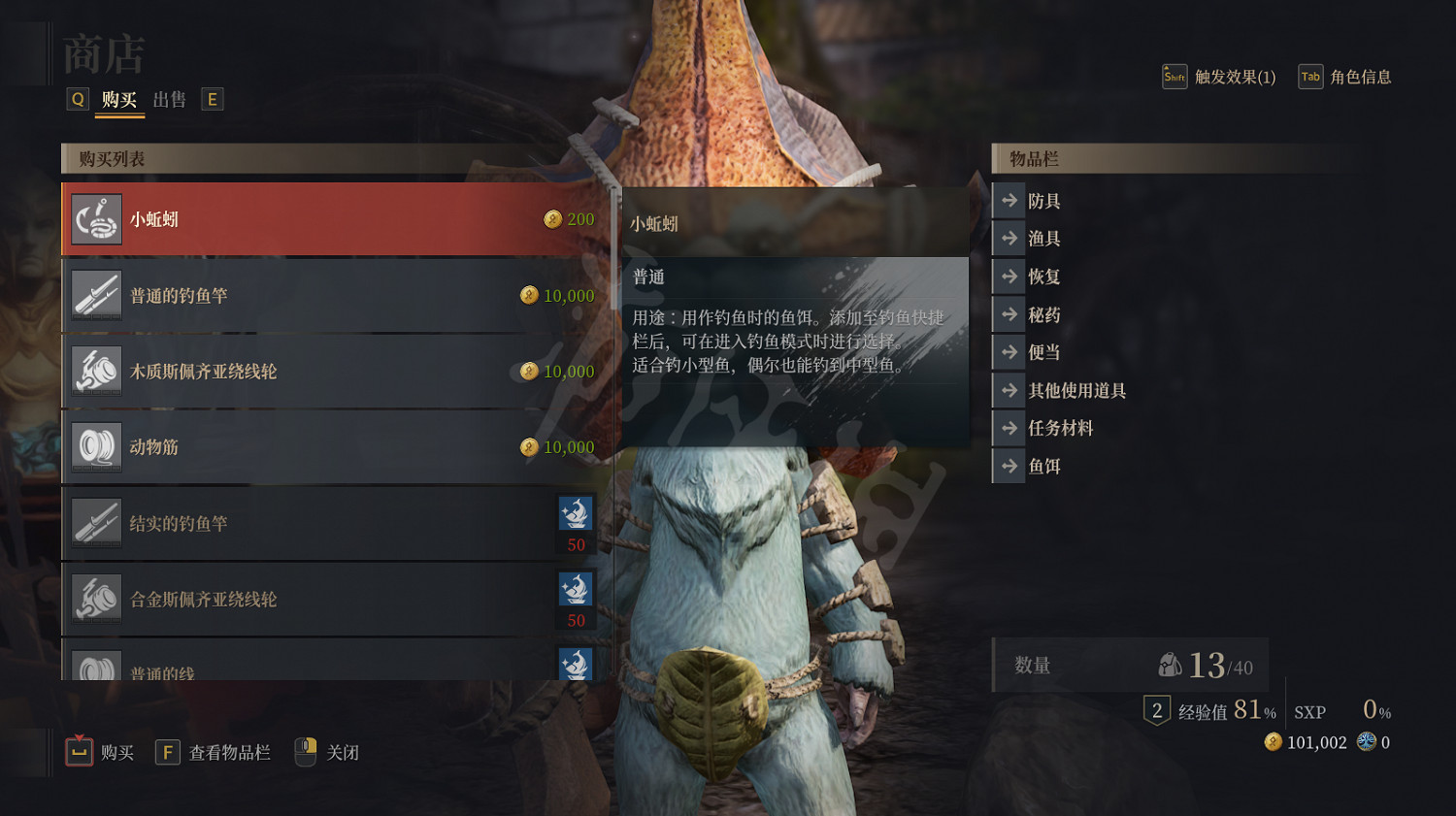Toggle the 防具 armor category filter
The image size is (1456, 816).
coord(1043,200)
